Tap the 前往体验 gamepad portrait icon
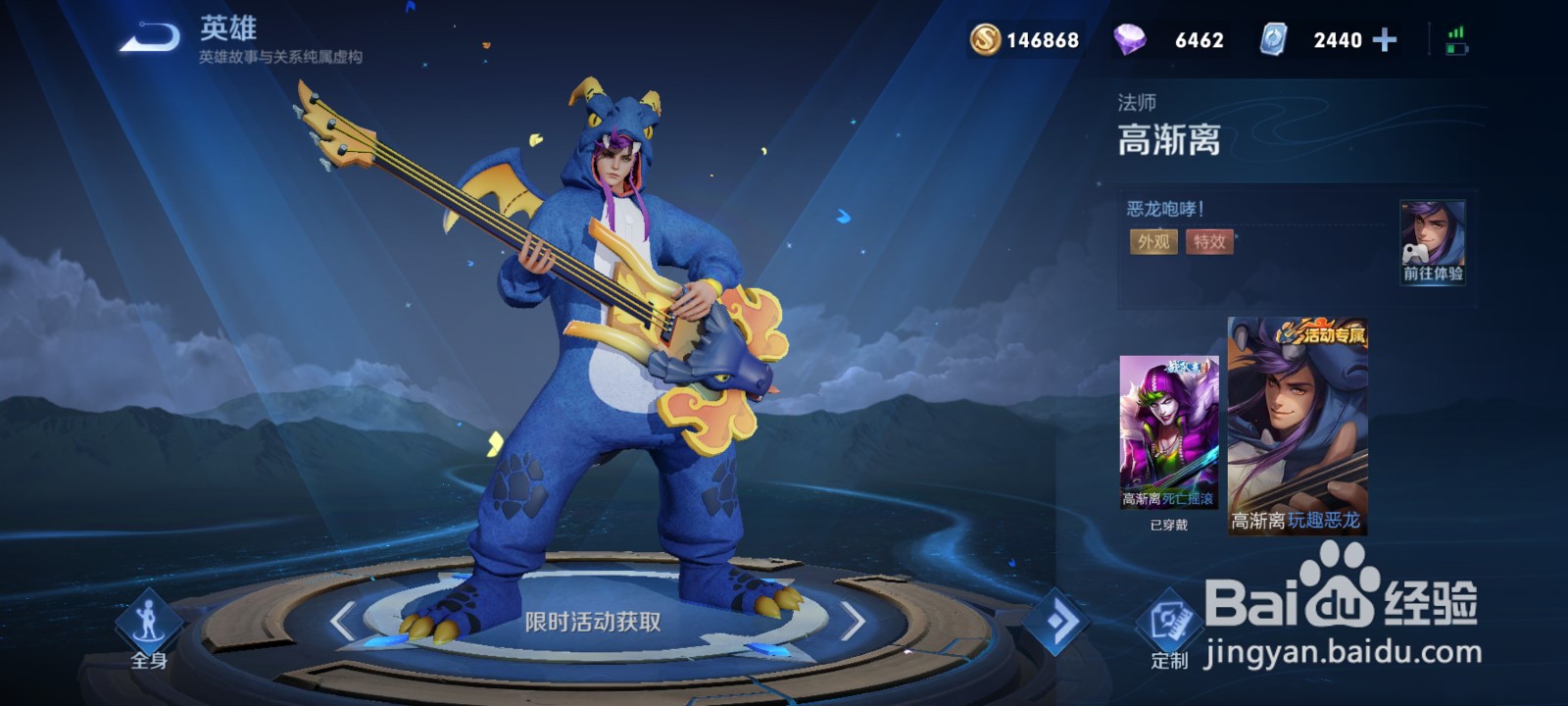This screenshot has width=1568, height=706. tap(1431, 240)
